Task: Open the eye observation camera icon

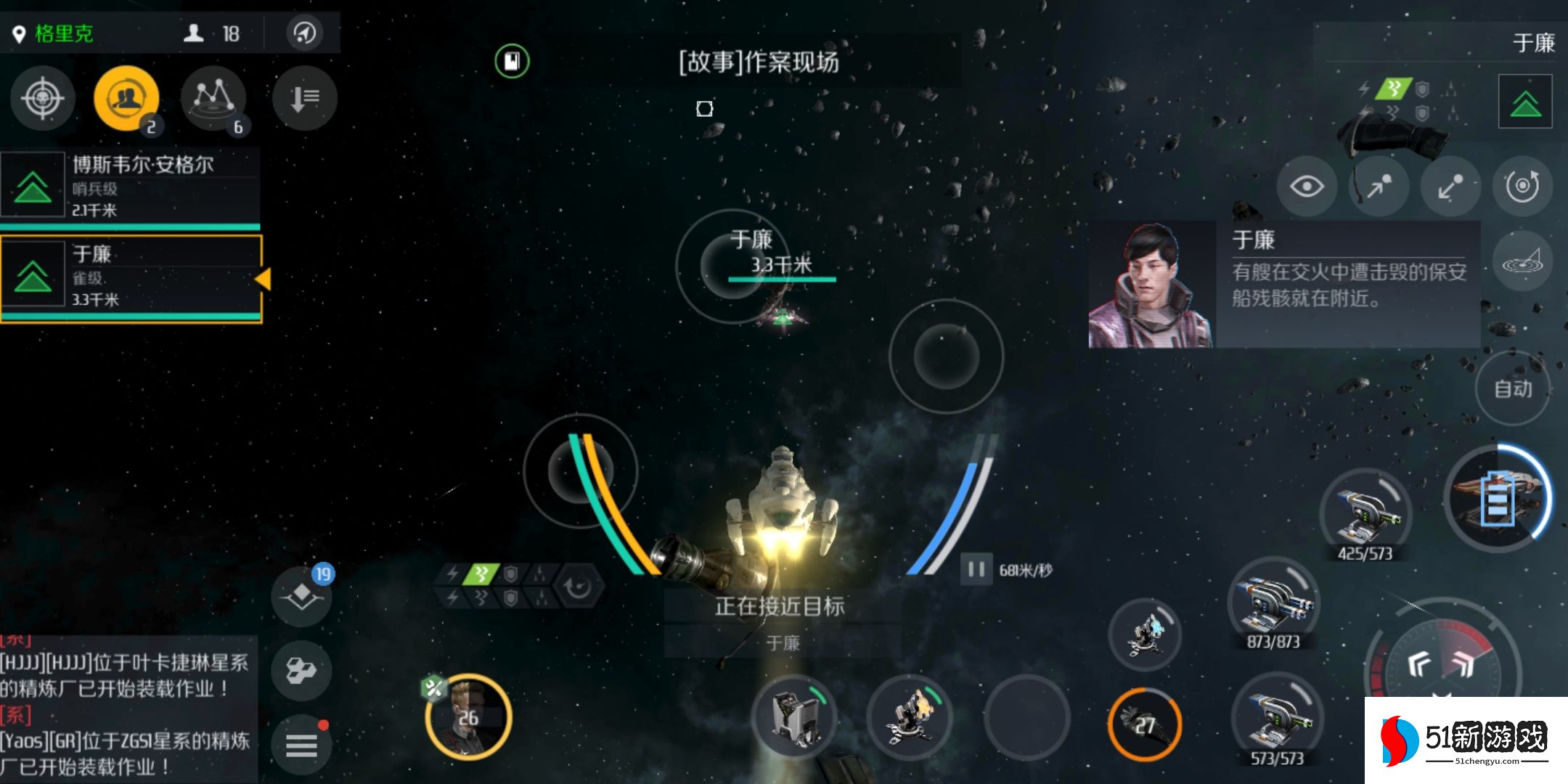Action: 1308,187
